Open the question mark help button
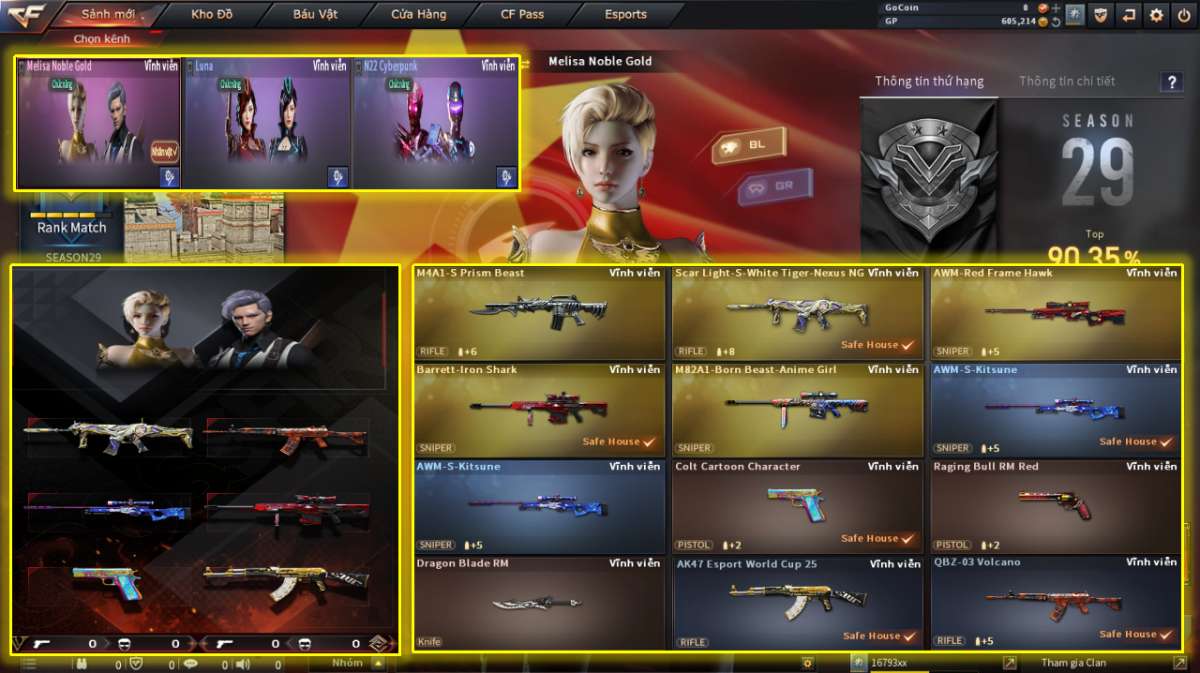The width and height of the screenshot is (1200, 673). [1171, 82]
